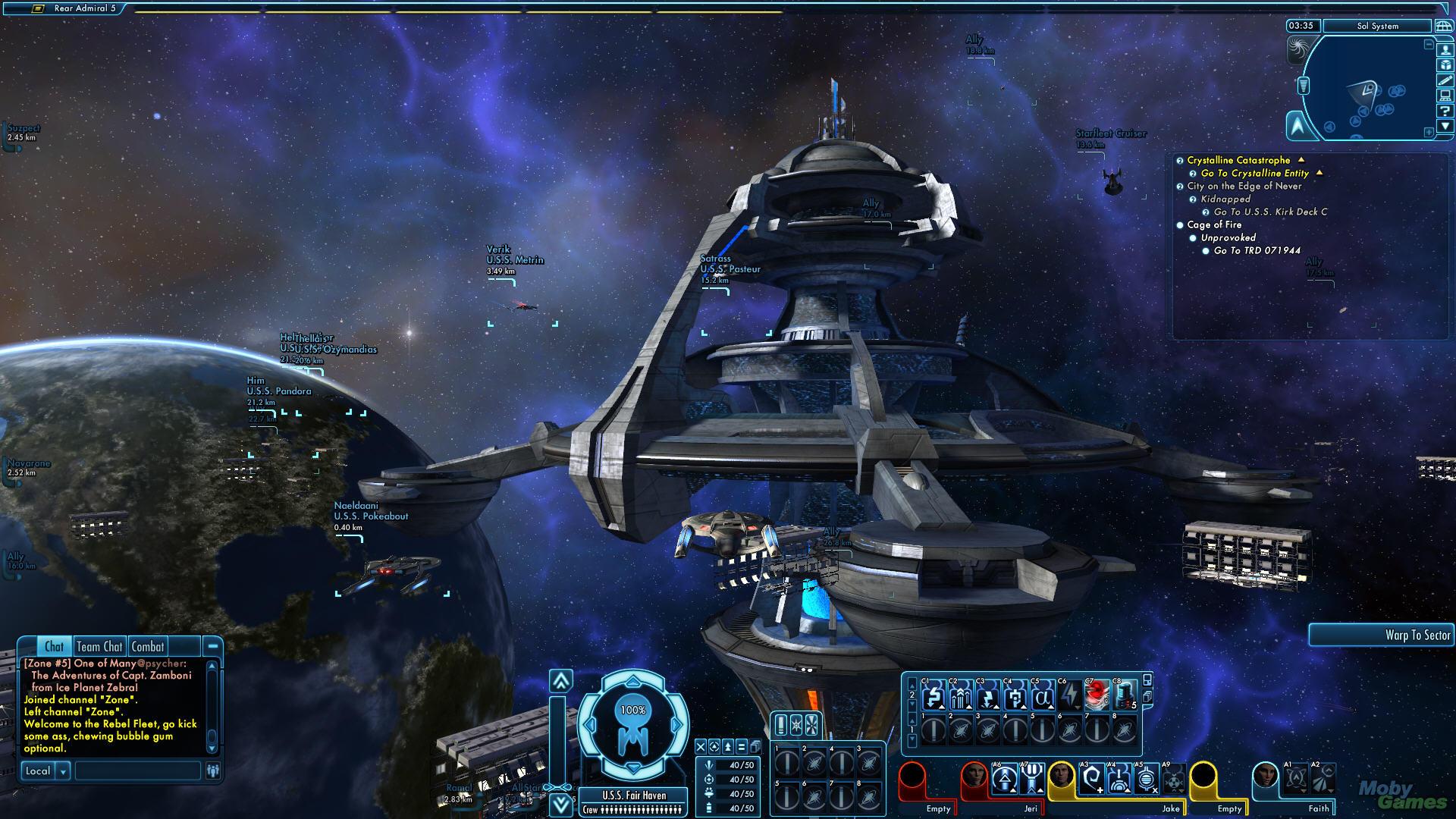This screenshot has width=1456, height=819.
Task: Open the inventory cube icon in sidebar
Action: click(x=1445, y=65)
